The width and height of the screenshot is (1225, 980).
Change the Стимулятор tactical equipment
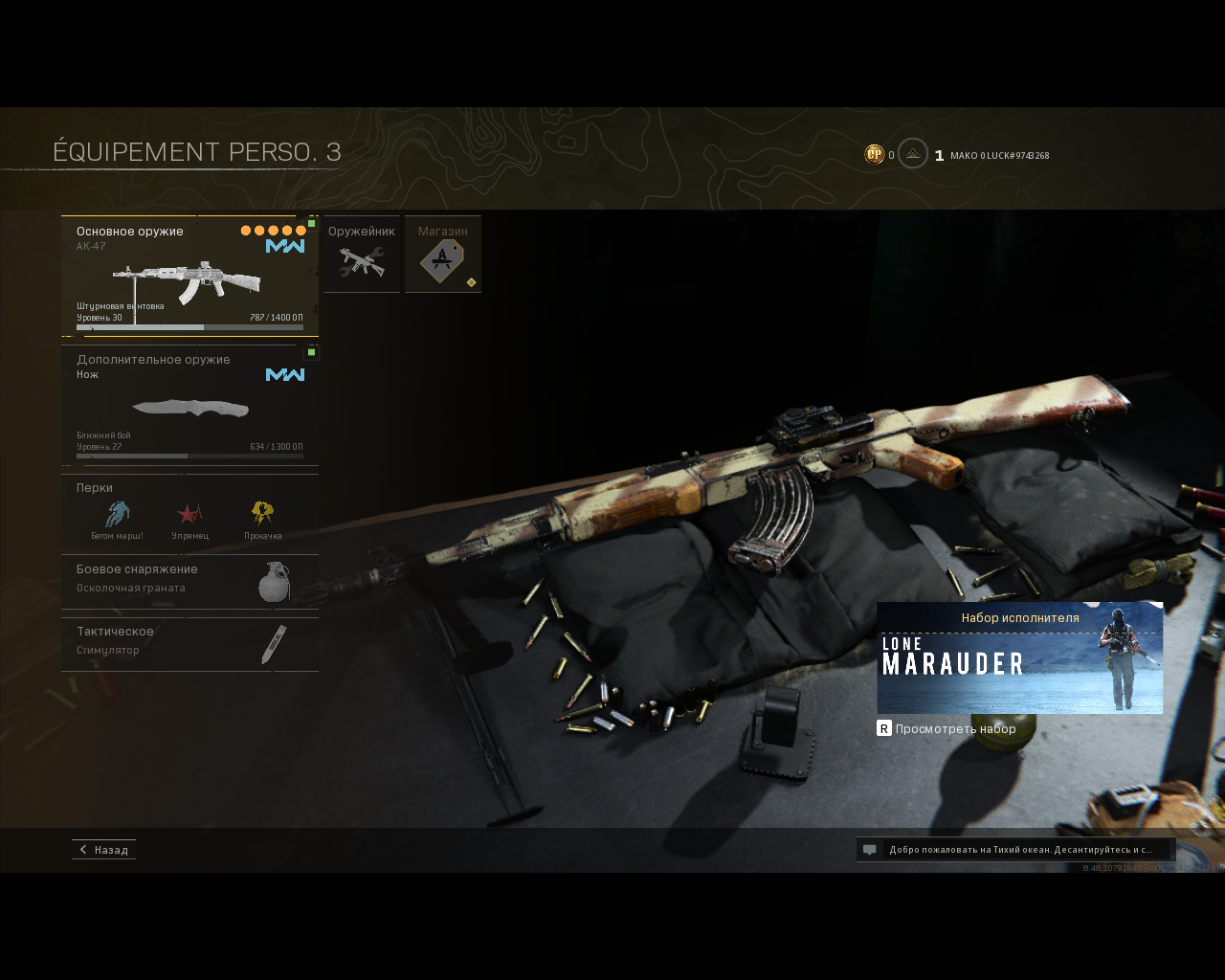coord(189,643)
